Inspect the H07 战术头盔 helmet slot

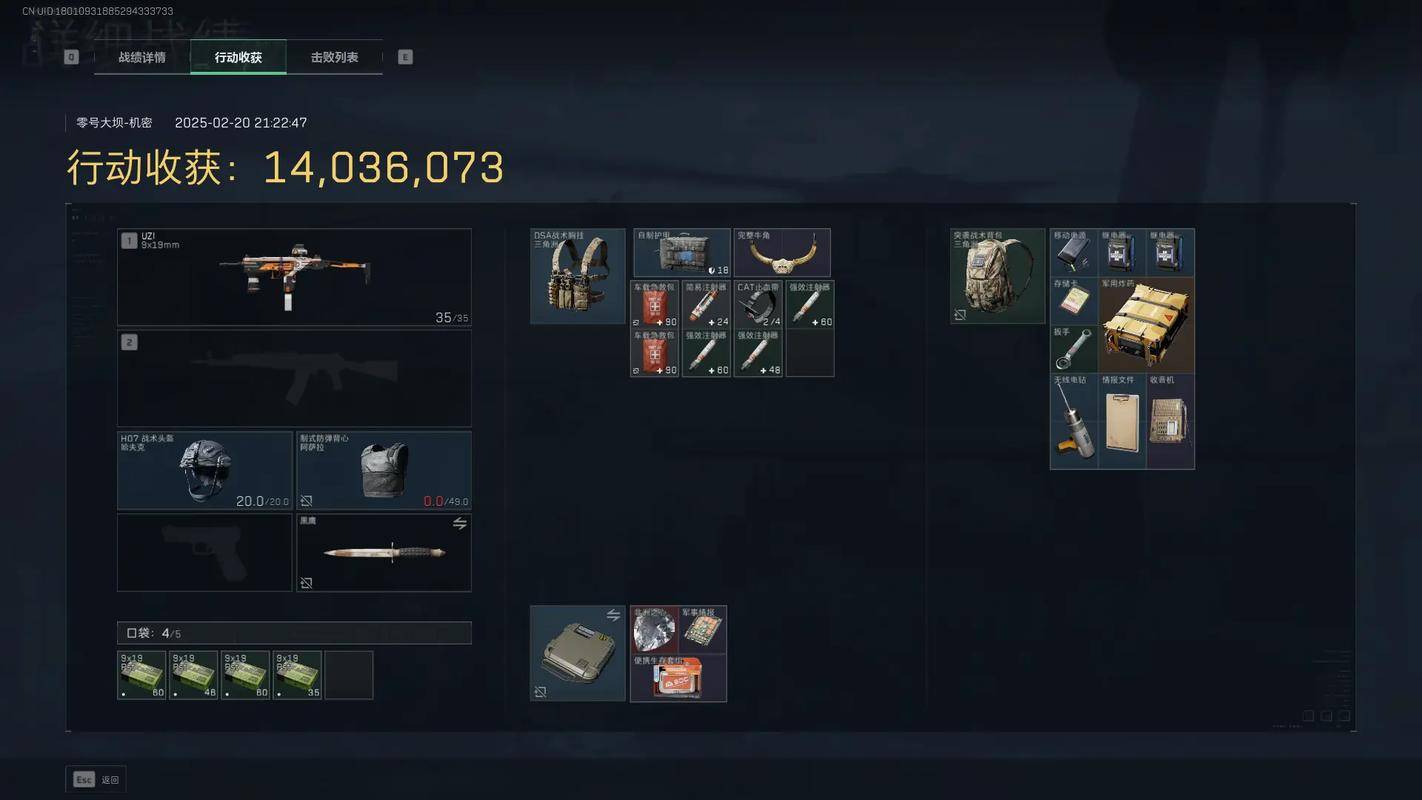tap(205, 470)
